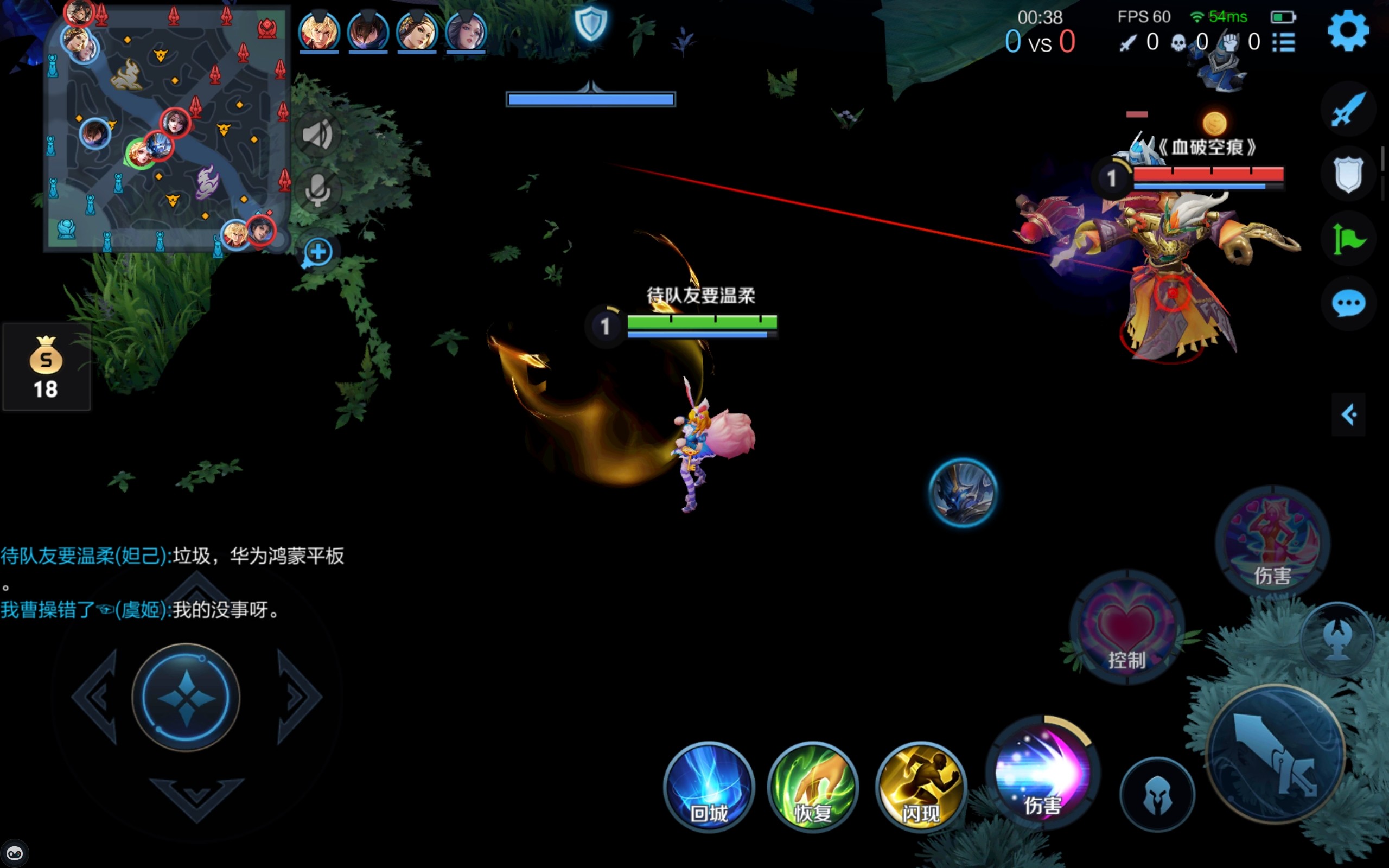
Task: Fire the purple 伤害 first skill
Action: point(1042,773)
